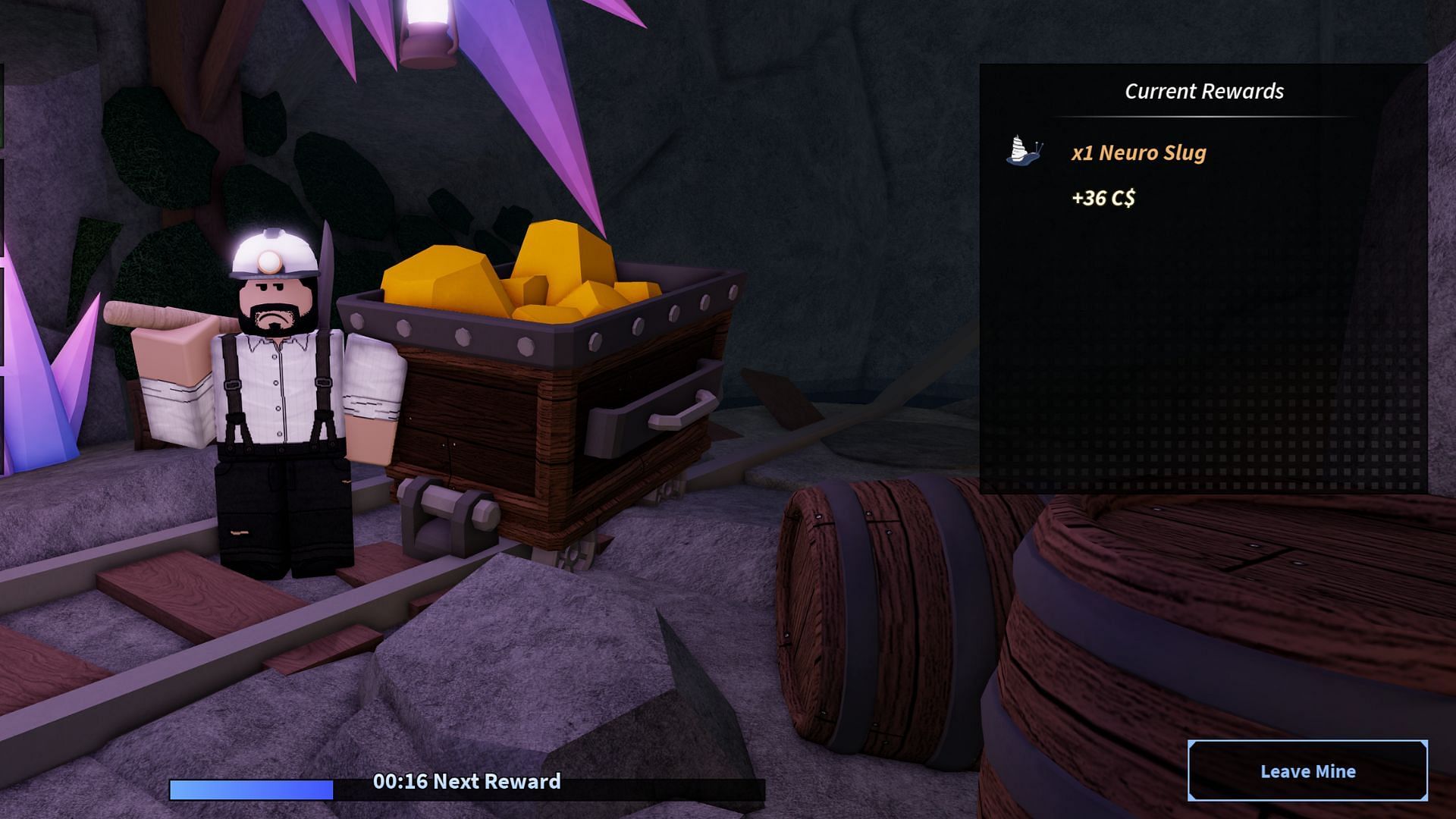Viewport: 1456px width, 819px height.
Task: Select the Neuro Slug reward entry
Action: (1137, 152)
